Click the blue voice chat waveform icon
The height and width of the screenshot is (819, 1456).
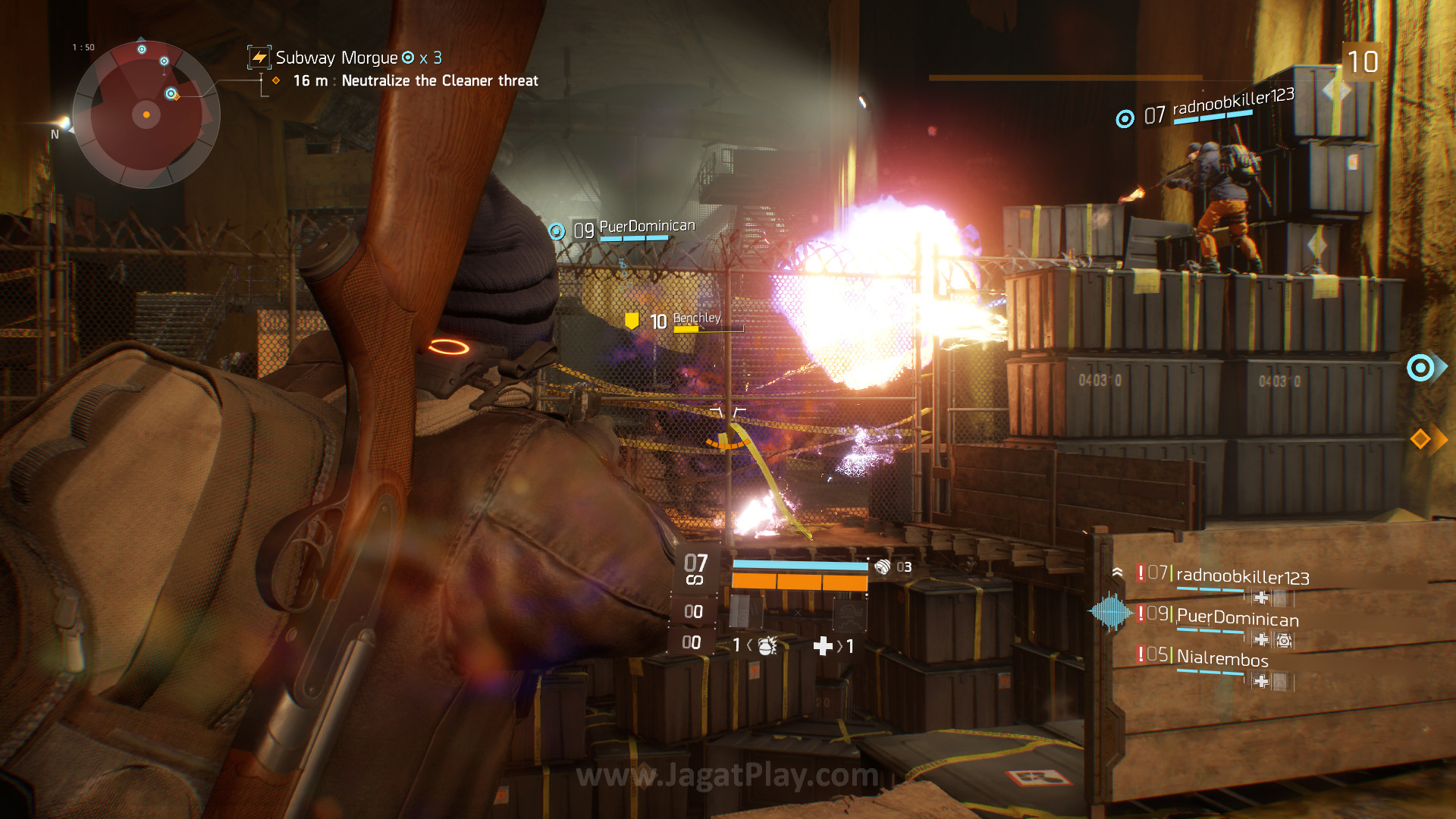(1110, 611)
